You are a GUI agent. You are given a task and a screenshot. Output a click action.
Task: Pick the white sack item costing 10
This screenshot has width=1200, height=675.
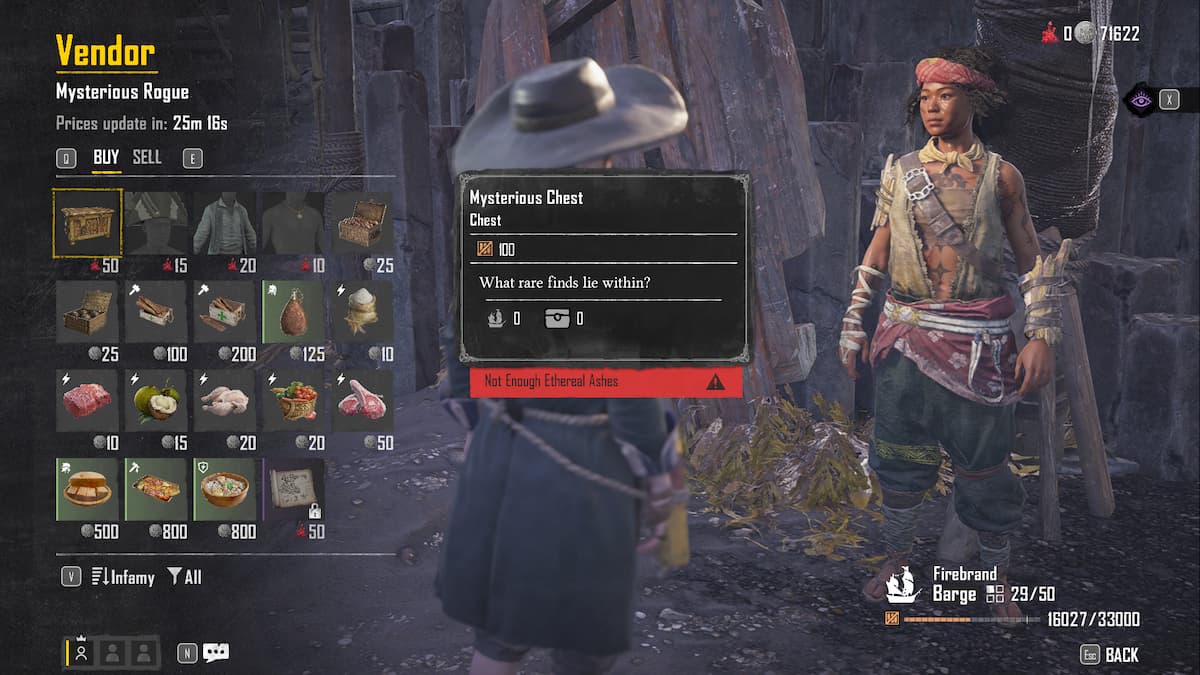pyautogui.click(x=362, y=312)
